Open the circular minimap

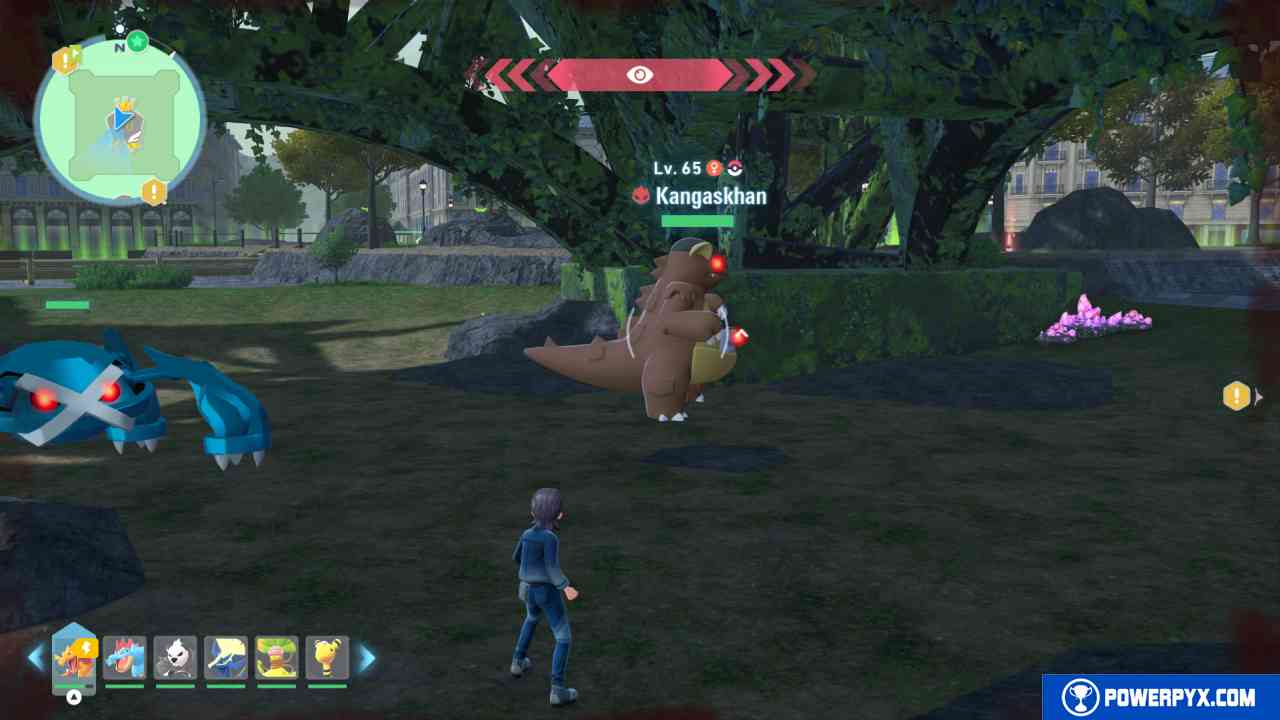point(120,122)
